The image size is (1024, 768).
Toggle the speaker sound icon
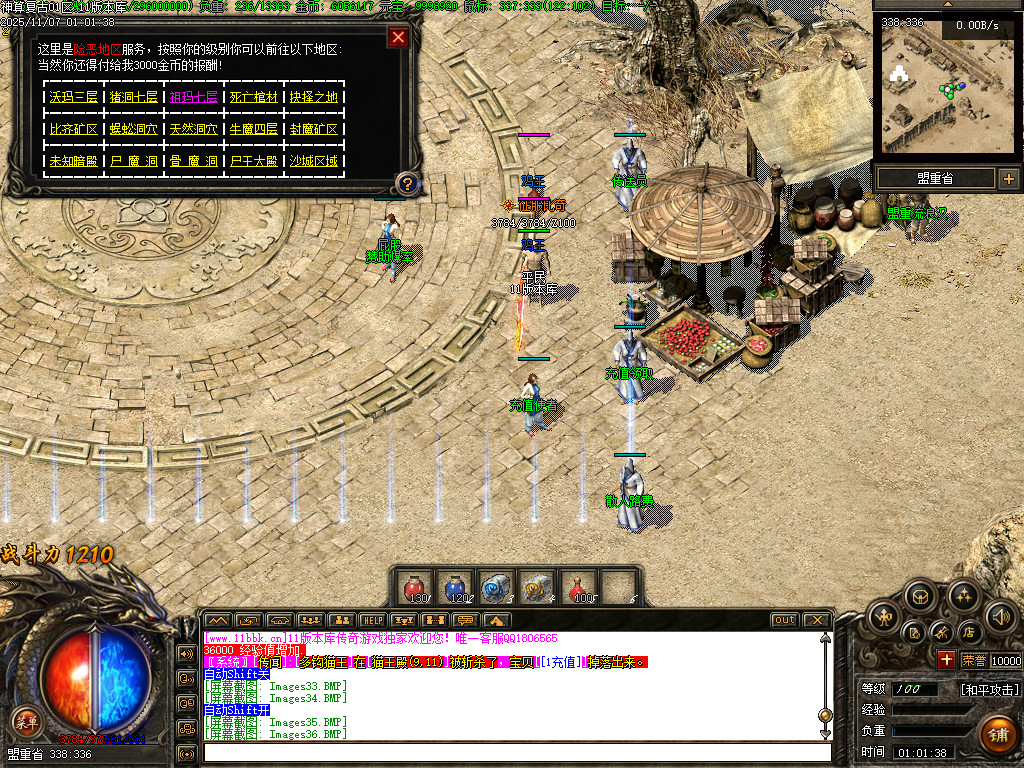coord(1000,616)
